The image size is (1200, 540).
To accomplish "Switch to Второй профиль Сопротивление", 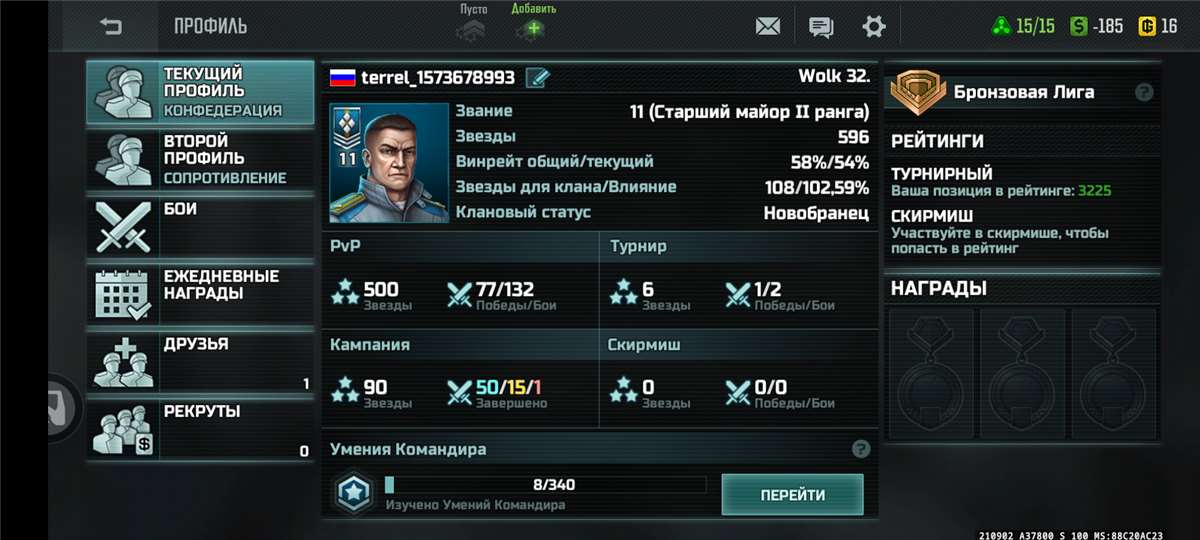I will click(x=200, y=160).
